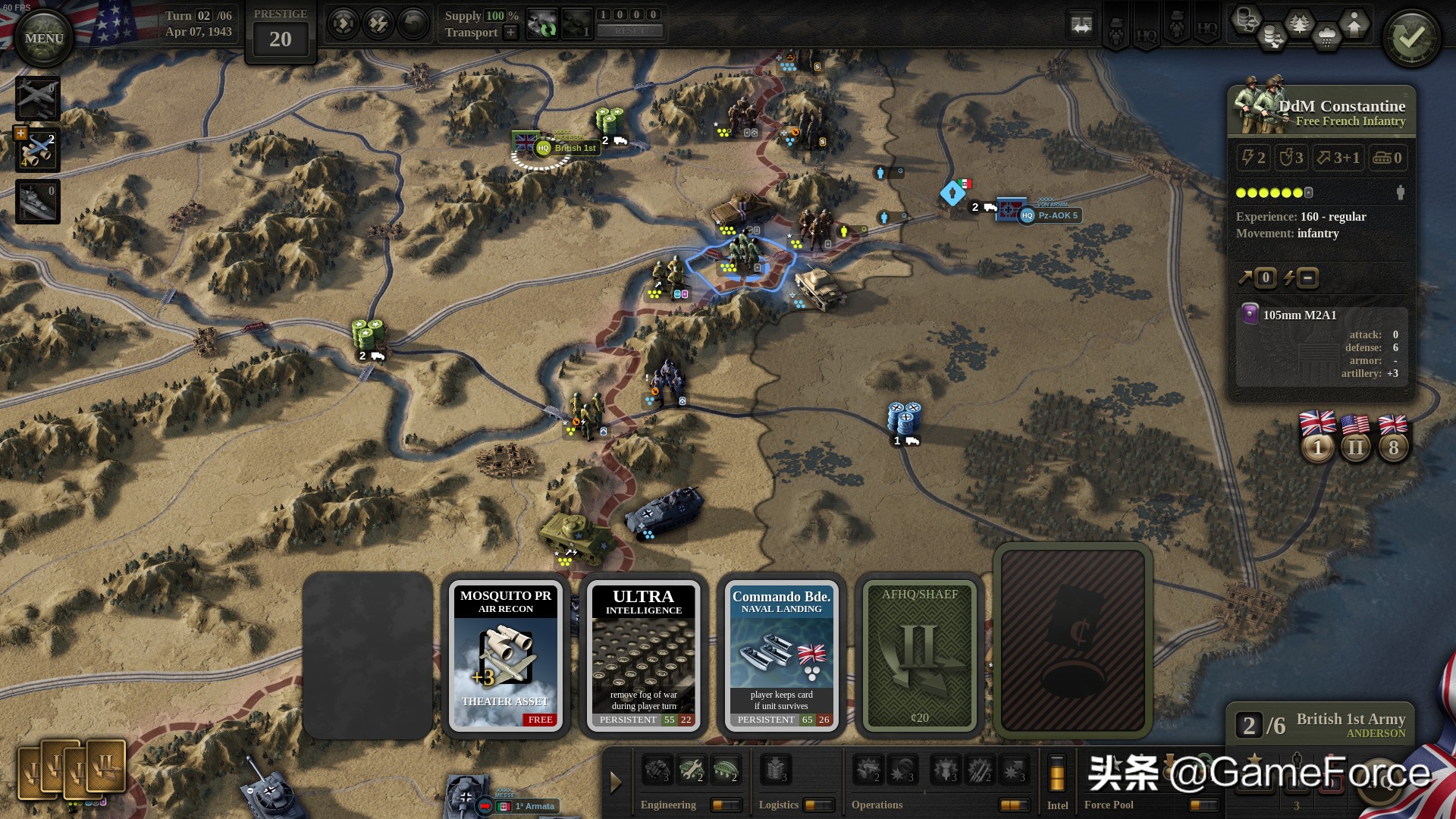Open the round MENU button
This screenshot has height=819, width=1456.
(43, 39)
